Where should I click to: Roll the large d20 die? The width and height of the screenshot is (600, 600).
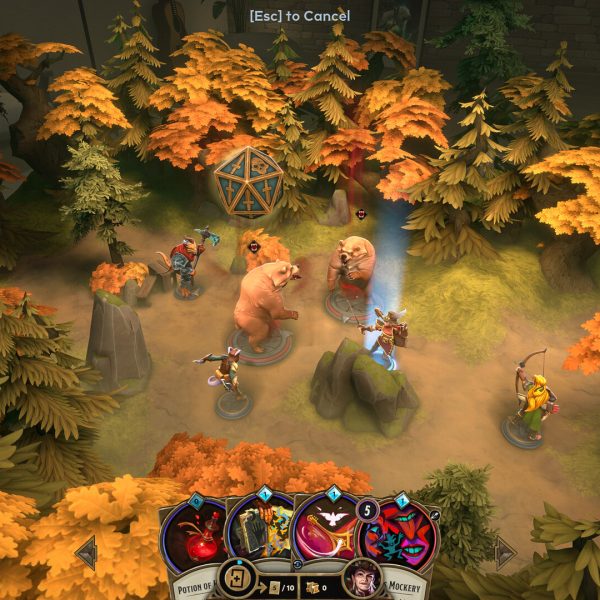248,182
